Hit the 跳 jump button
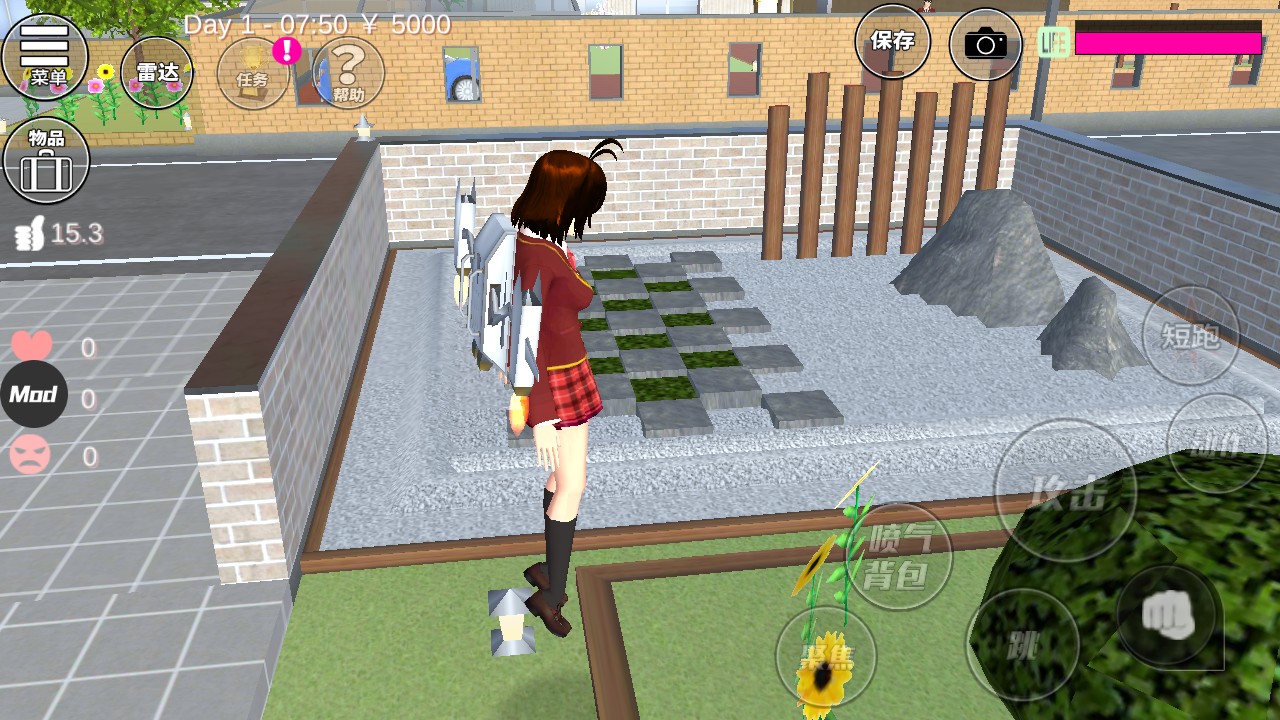The image size is (1280, 720). tap(1022, 644)
